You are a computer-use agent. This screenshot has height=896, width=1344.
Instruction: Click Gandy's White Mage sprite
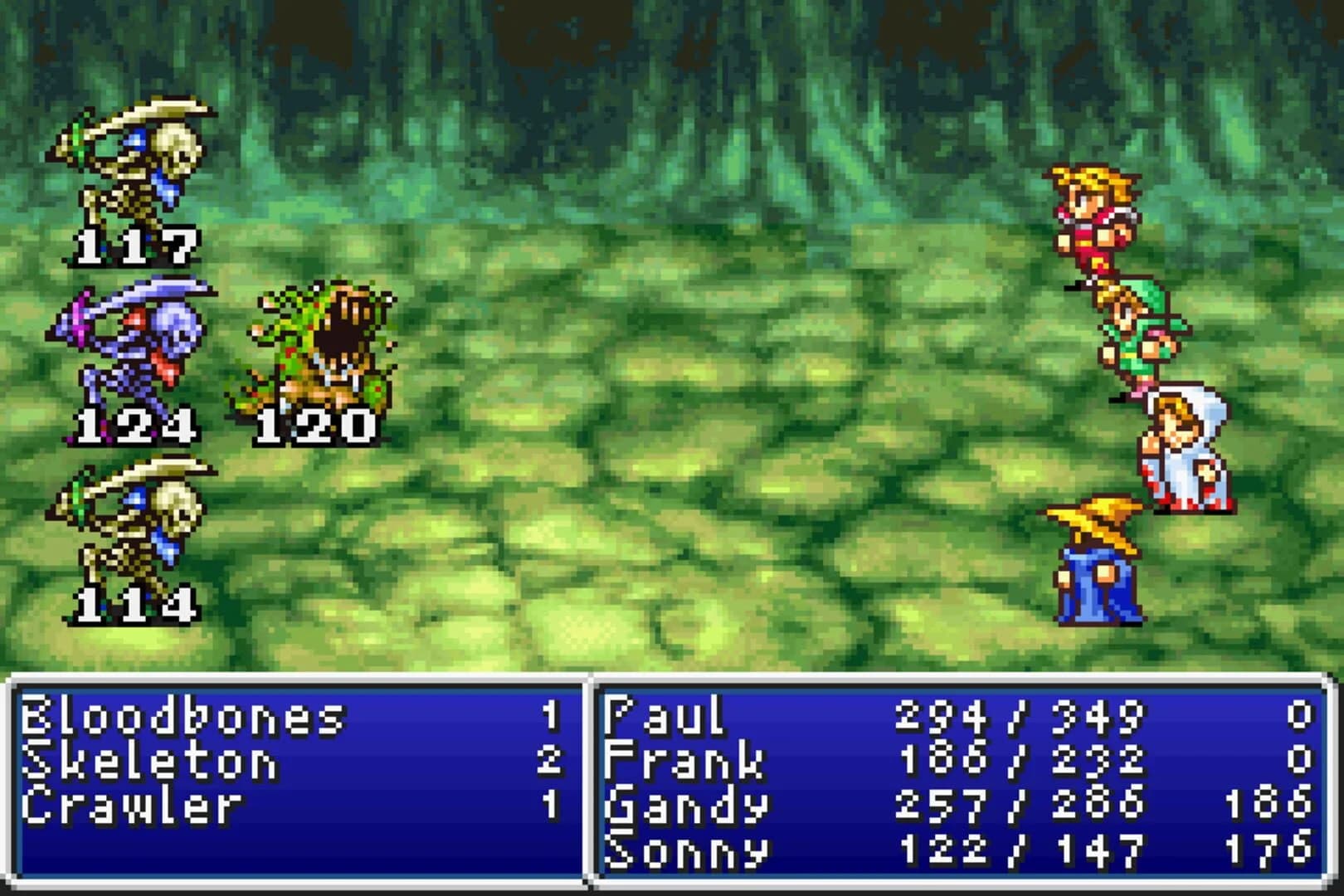point(1186,448)
